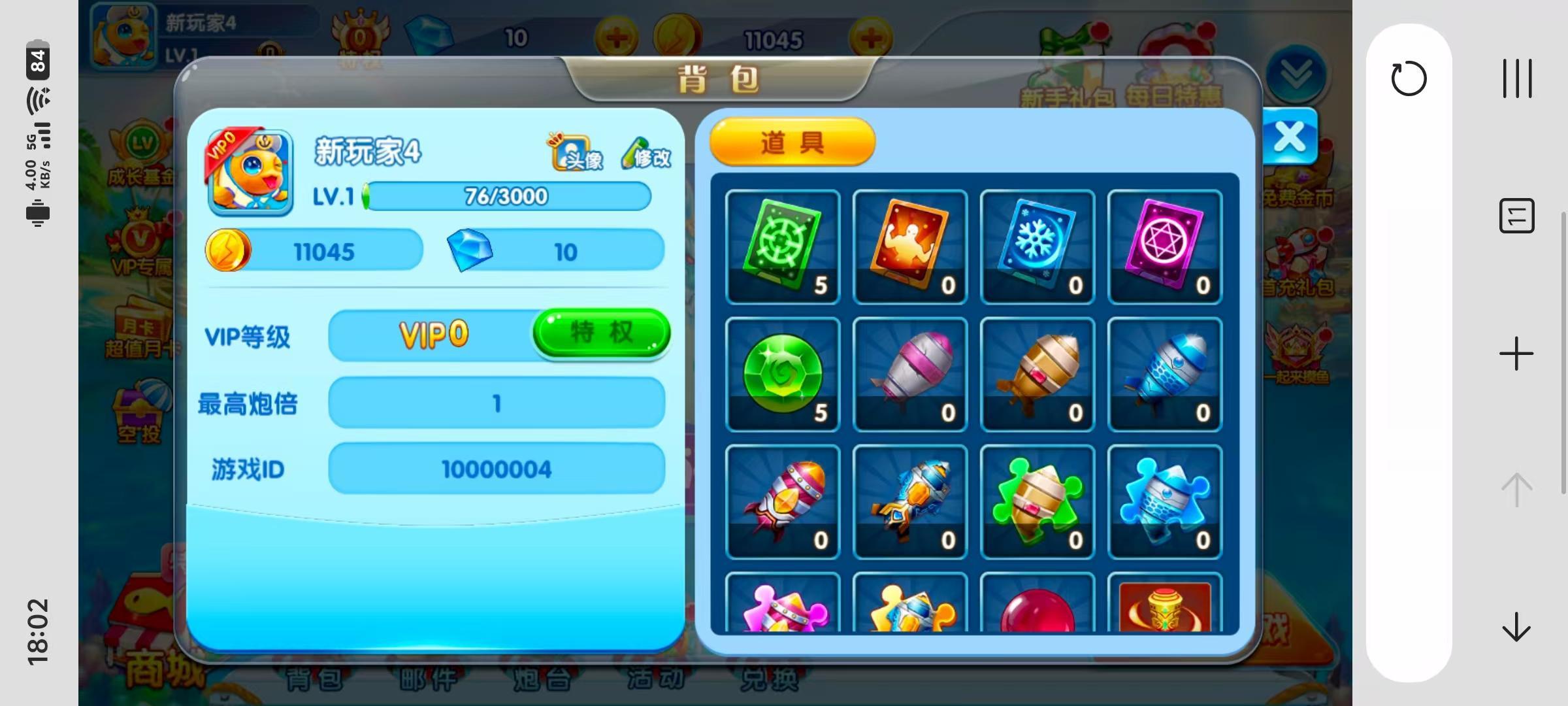This screenshot has height=706, width=1568.
Task: Select the 道具 items tab
Action: click(x=792, y=142)
